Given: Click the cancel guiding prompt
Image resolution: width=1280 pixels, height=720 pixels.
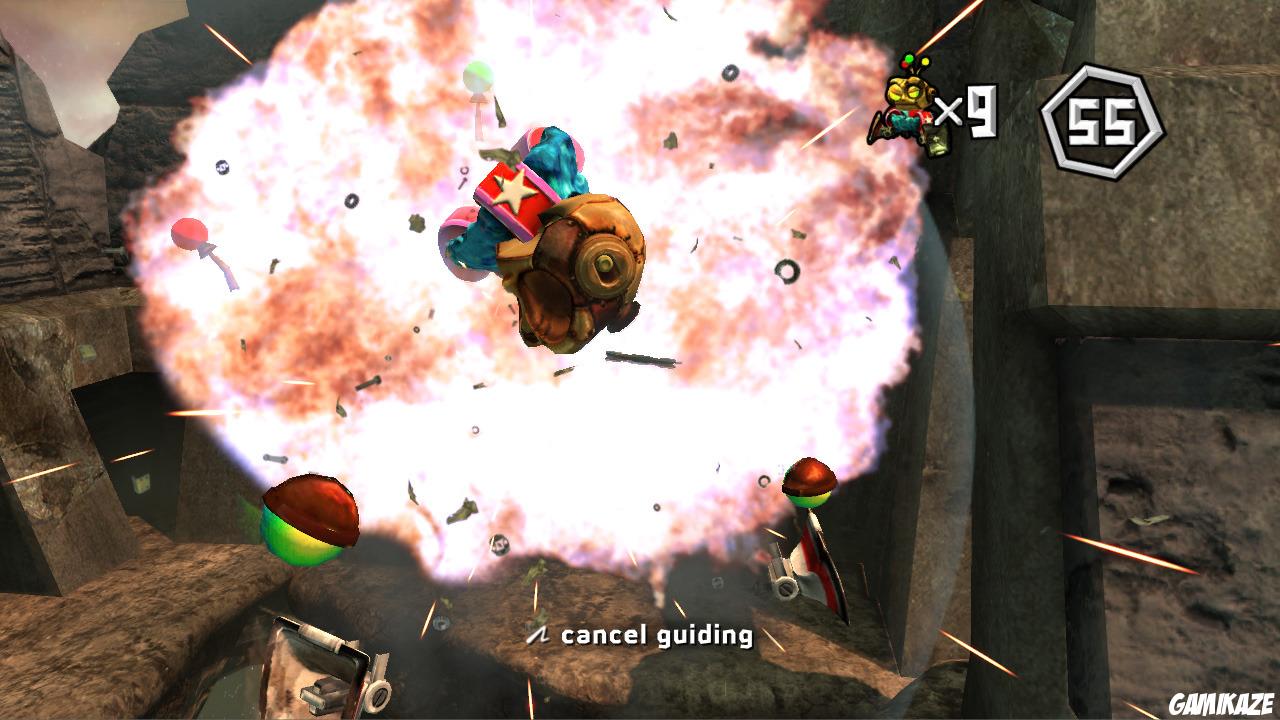Looking at the screenshot, I should pyautogui.click(x=655, y=634).
